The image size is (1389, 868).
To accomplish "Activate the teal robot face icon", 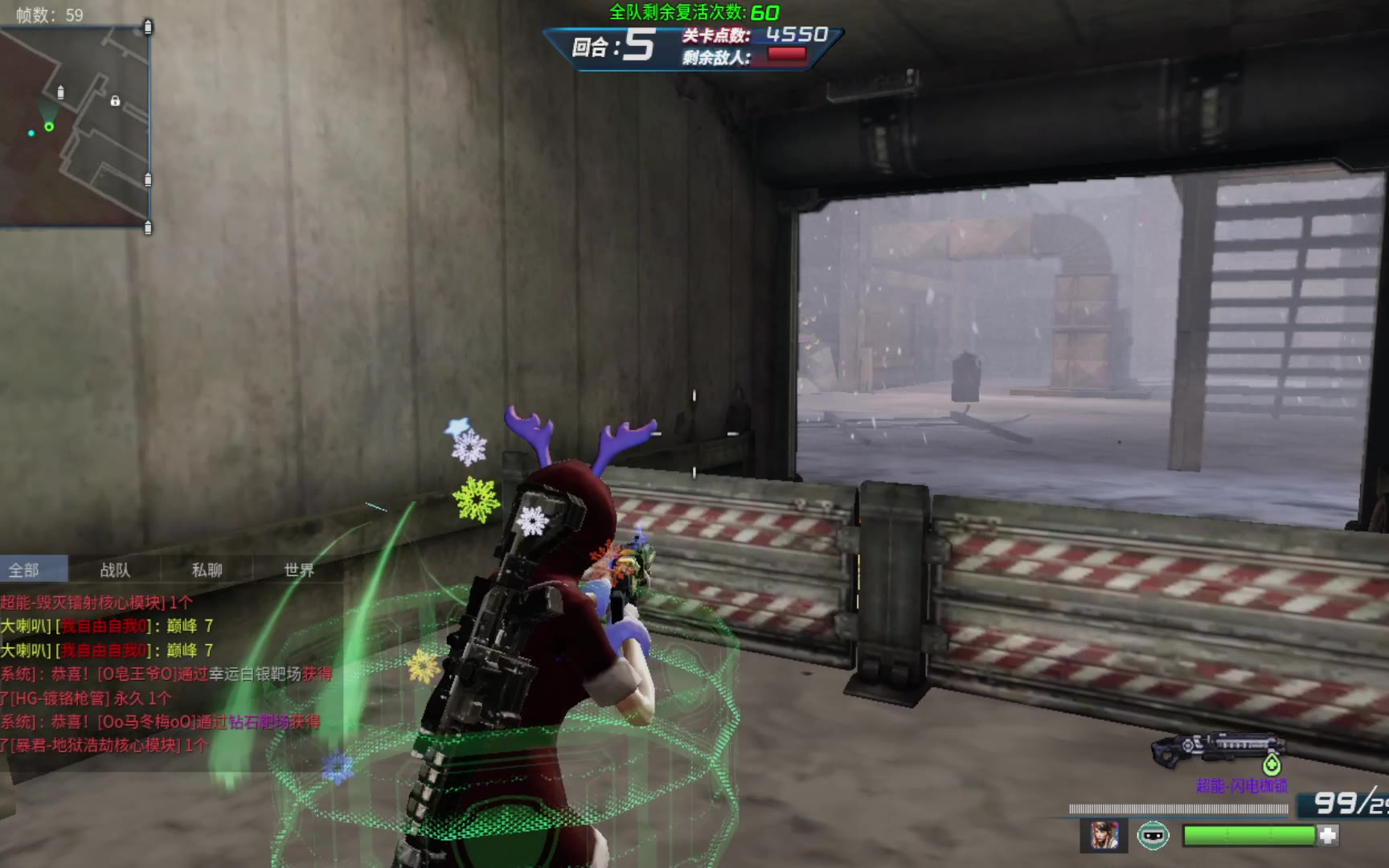I will click(1153, 836).
